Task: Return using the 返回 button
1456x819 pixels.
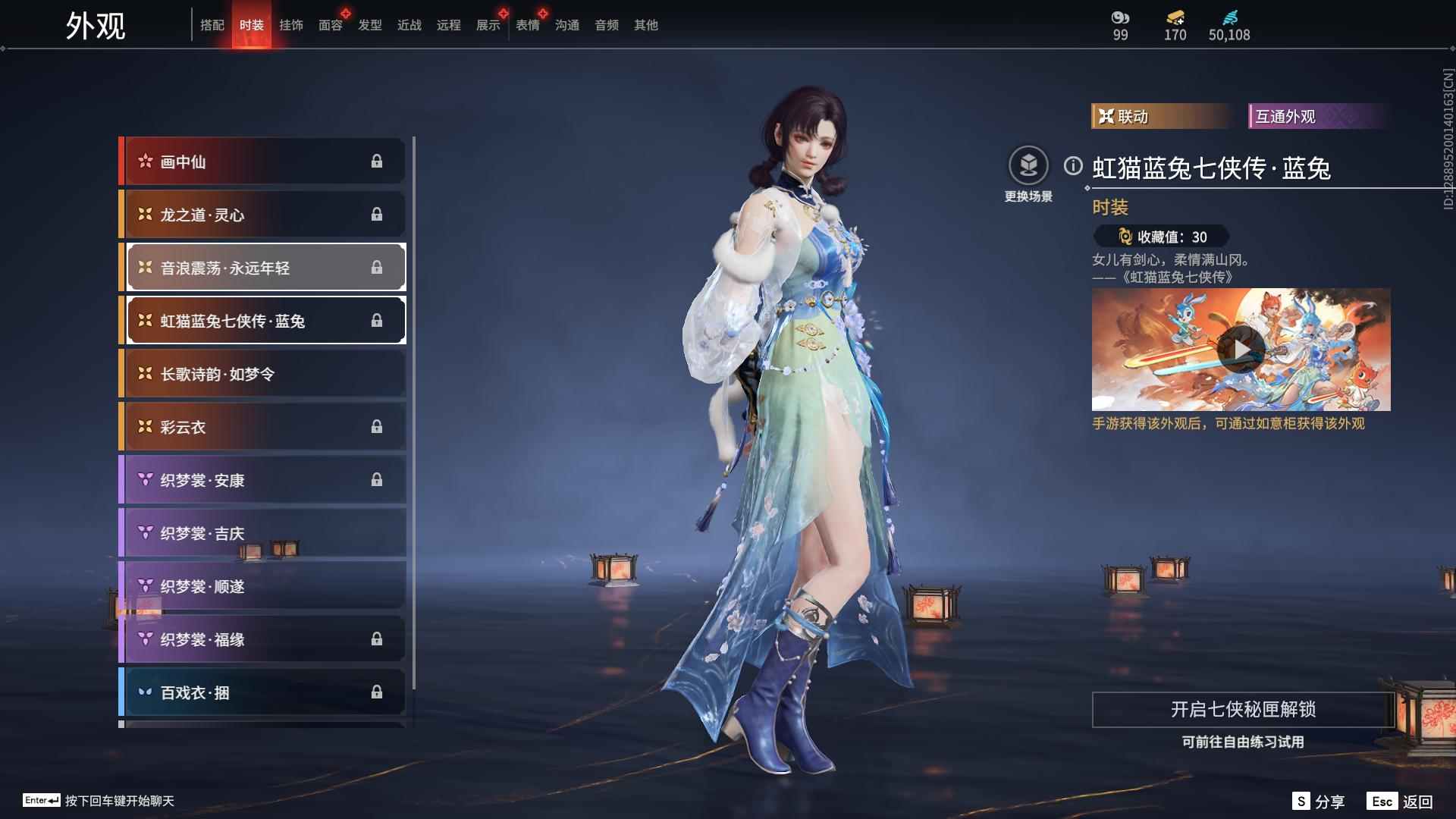Action: [x=1401, y=802]
